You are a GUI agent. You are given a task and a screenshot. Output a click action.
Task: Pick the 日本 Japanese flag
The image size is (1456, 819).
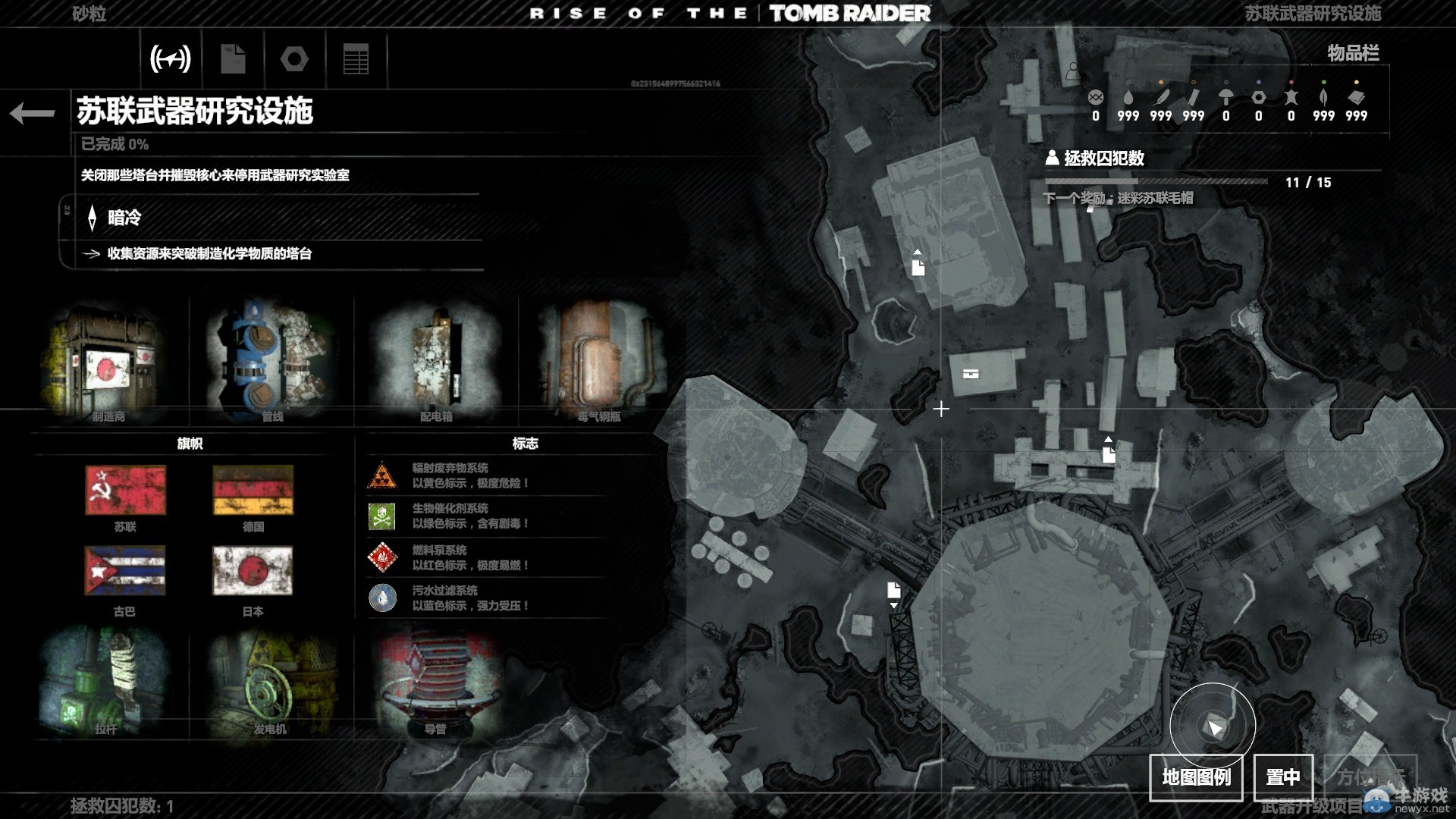[253, 571]
